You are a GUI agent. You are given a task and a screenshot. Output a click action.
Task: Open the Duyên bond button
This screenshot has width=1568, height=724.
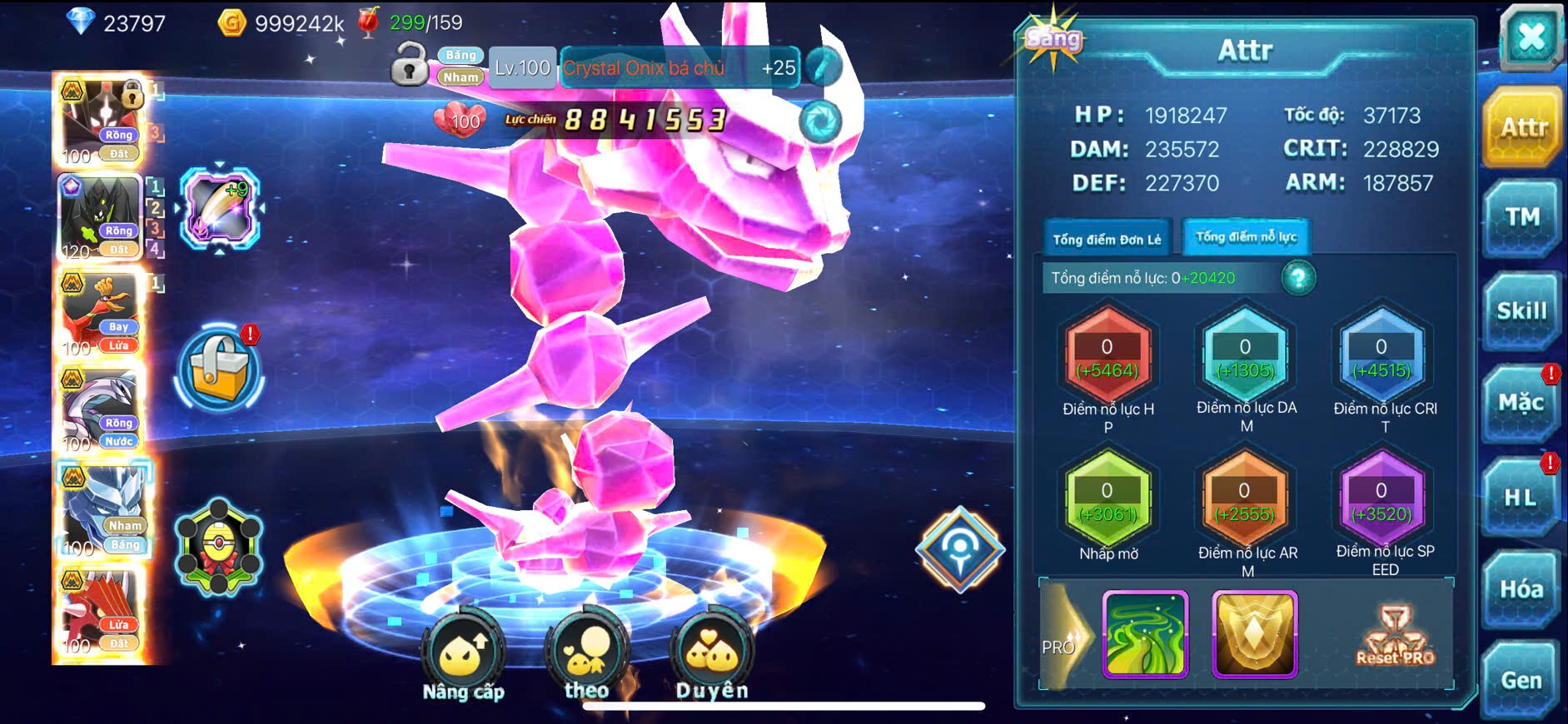(x=711, y=659)
